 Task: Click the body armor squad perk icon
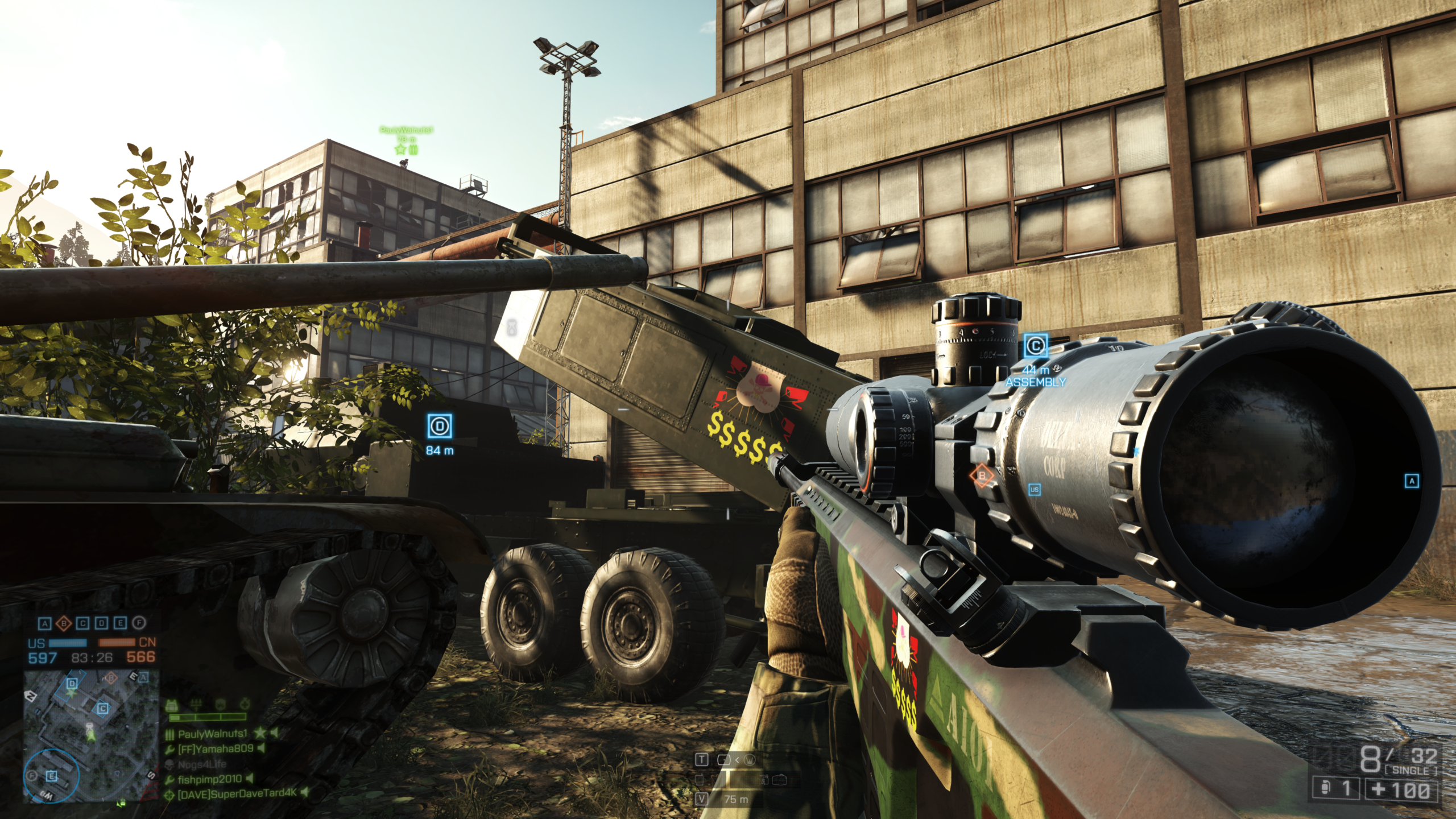[x=171, y=706]
